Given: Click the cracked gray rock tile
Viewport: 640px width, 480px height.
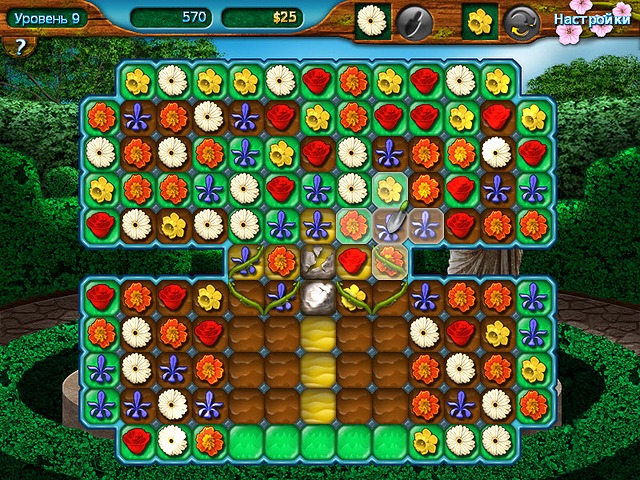Looking at the screenshot, I should (x=318, y=259).
